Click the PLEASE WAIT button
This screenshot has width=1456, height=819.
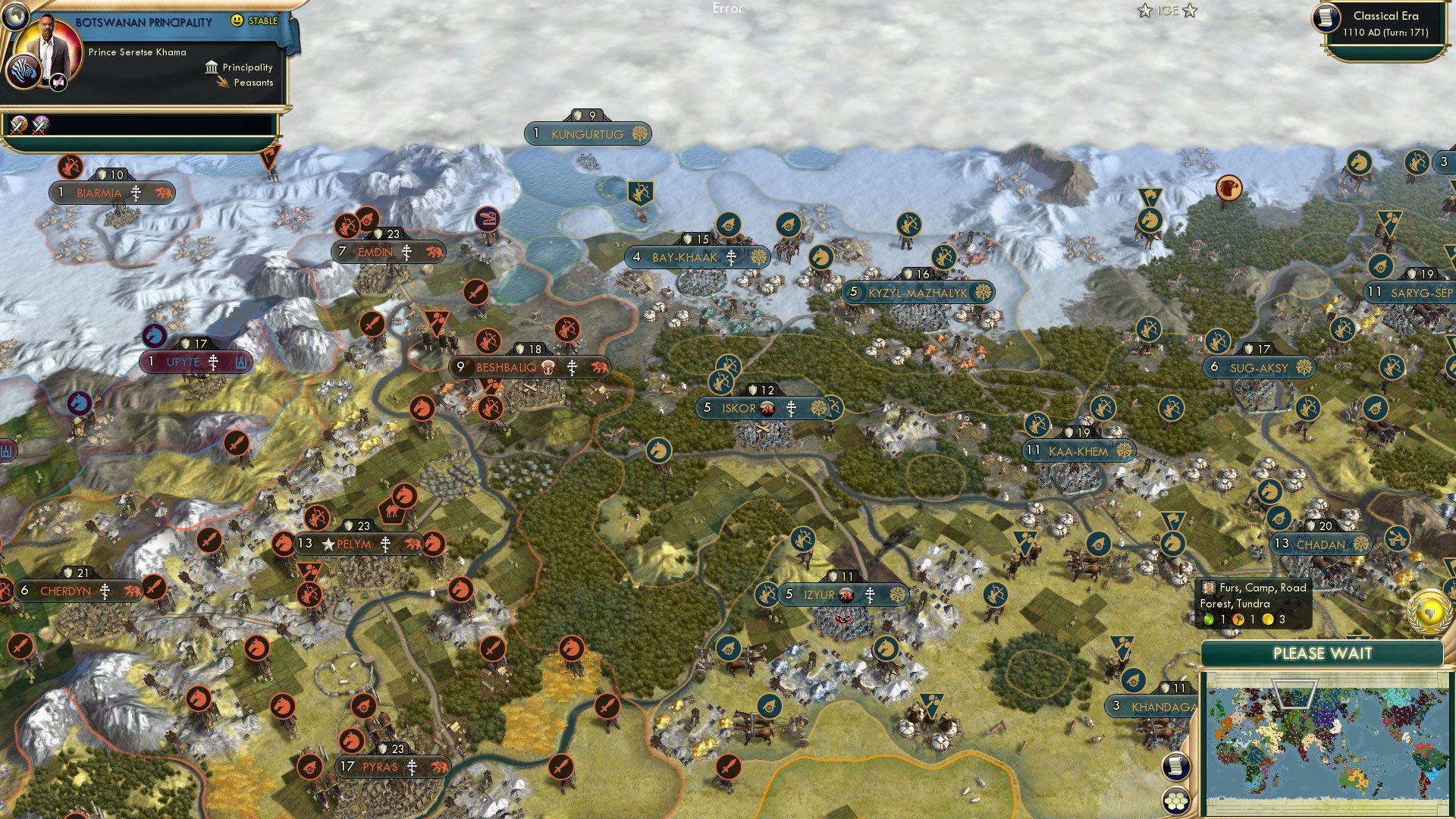(1323, 653)
